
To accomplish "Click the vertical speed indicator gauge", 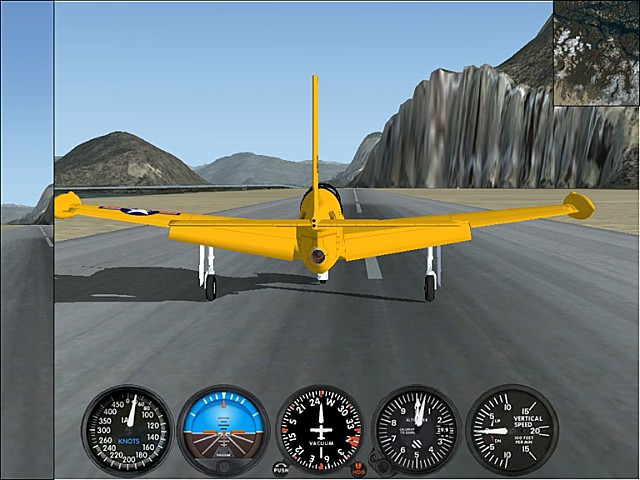I will point(511,430).
